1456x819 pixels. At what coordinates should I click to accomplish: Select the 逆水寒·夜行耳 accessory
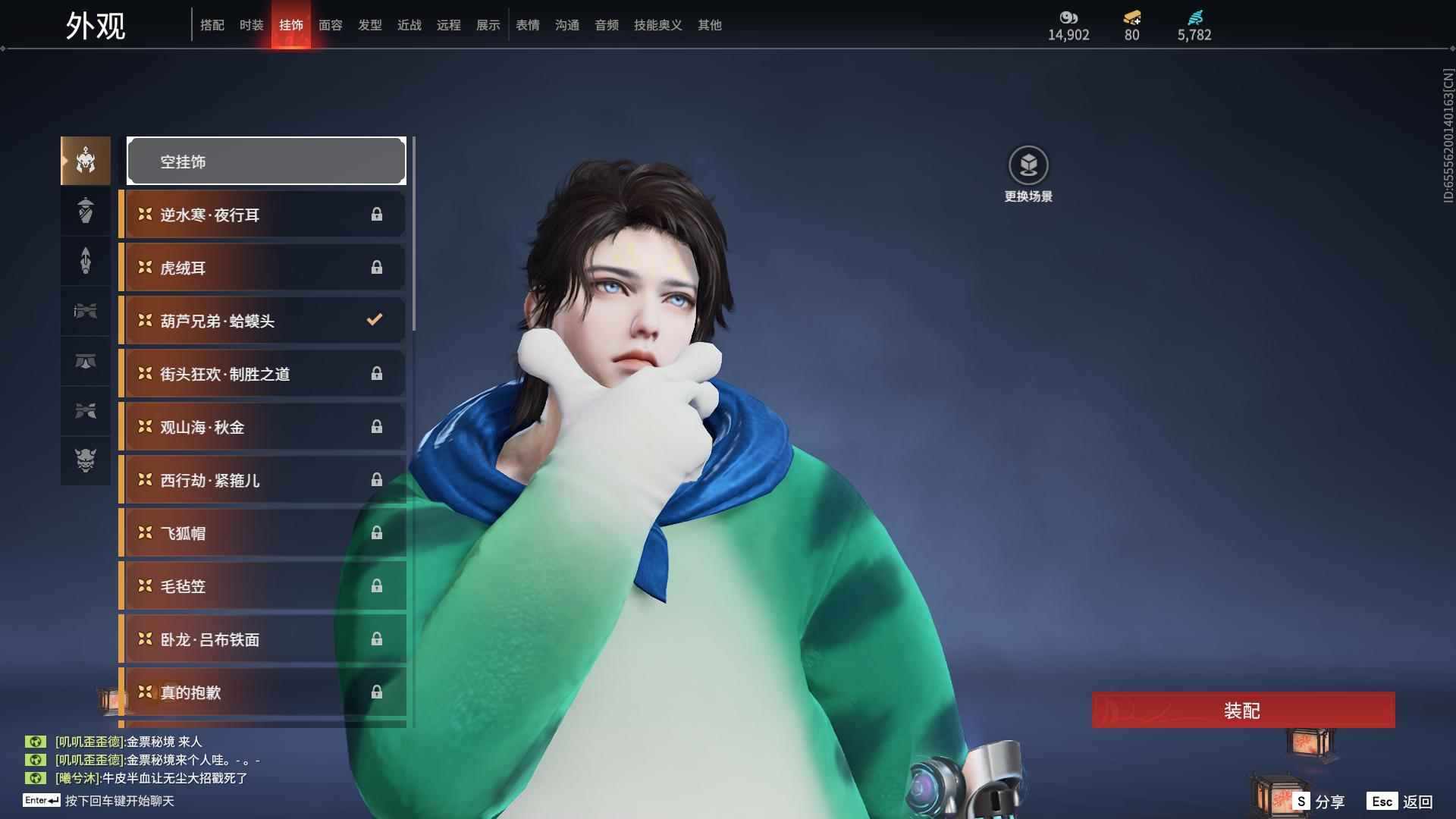[x=262, y=215]
